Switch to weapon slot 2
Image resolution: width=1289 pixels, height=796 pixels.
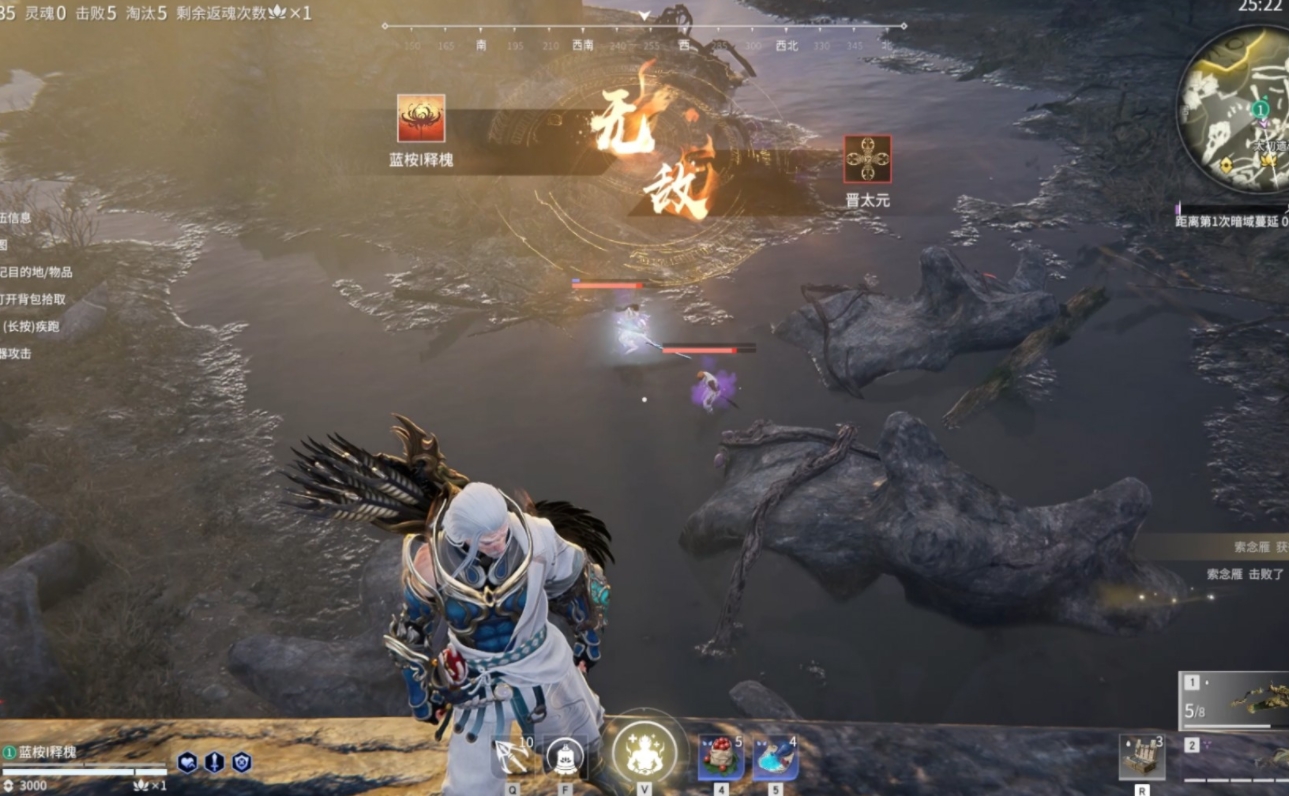pyautogui.click(x=1236, y=758)
